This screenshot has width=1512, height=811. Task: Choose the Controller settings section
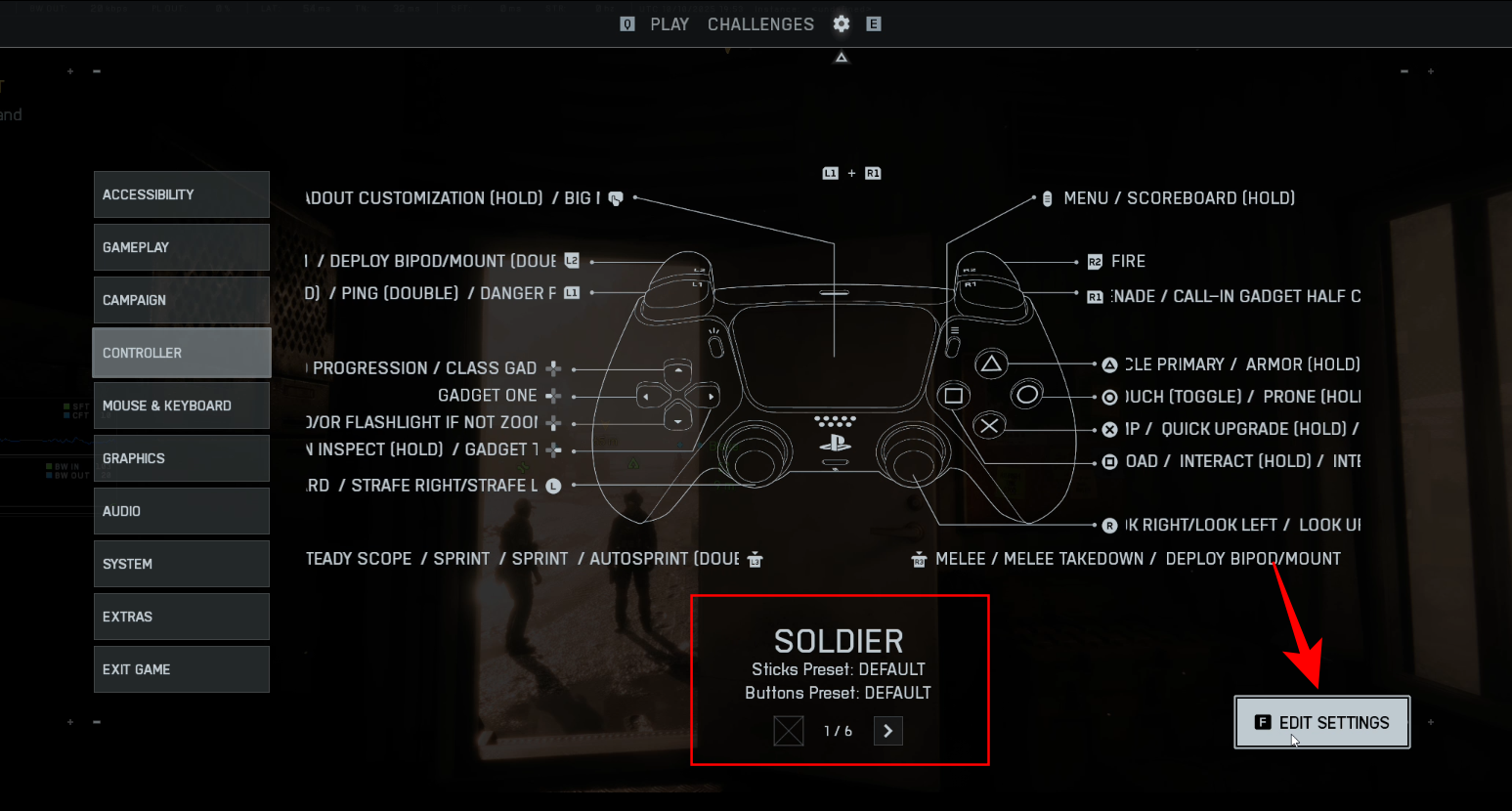coord(181,353)
